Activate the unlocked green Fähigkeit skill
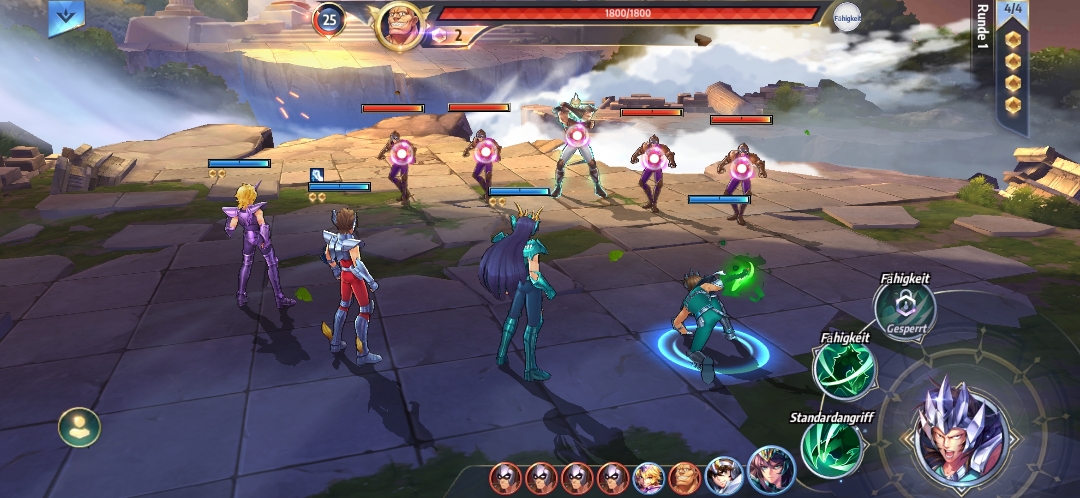Image resolution: width=1080 pixels, height=498 pixels. pyautogui.click(x=844, y=371)
